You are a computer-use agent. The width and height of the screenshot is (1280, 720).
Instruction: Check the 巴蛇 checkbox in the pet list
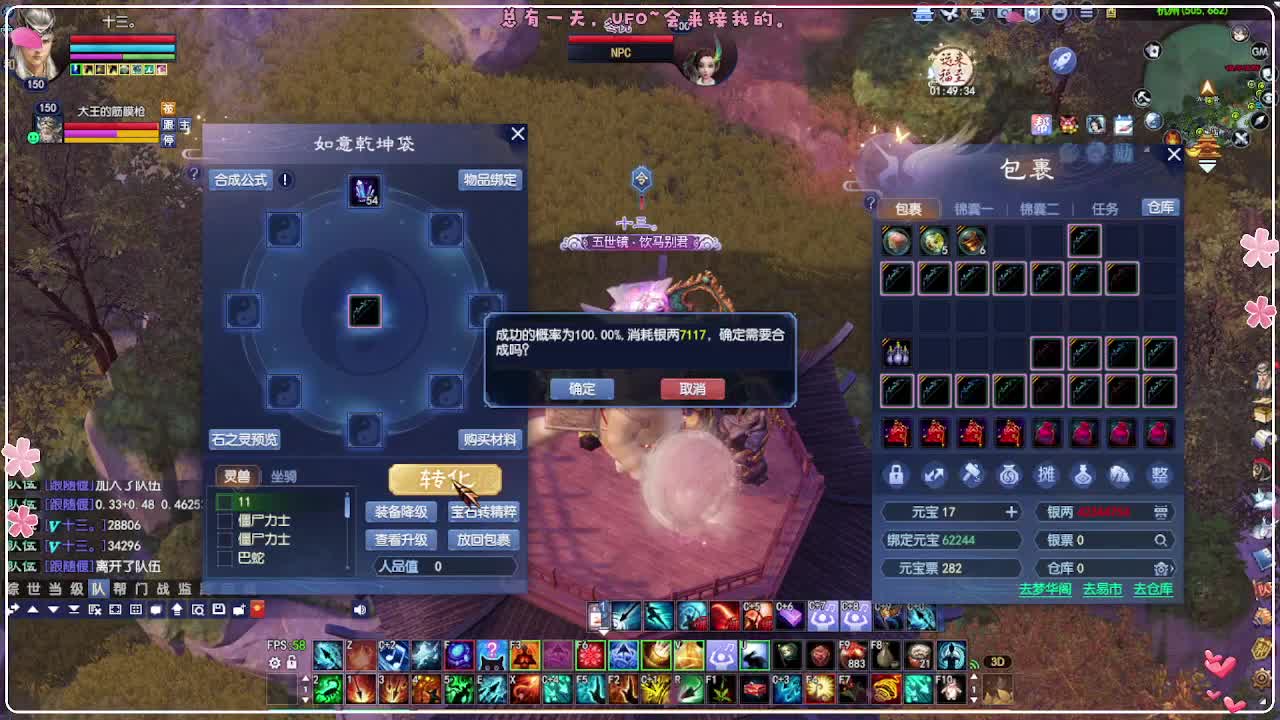coord(222,558)
